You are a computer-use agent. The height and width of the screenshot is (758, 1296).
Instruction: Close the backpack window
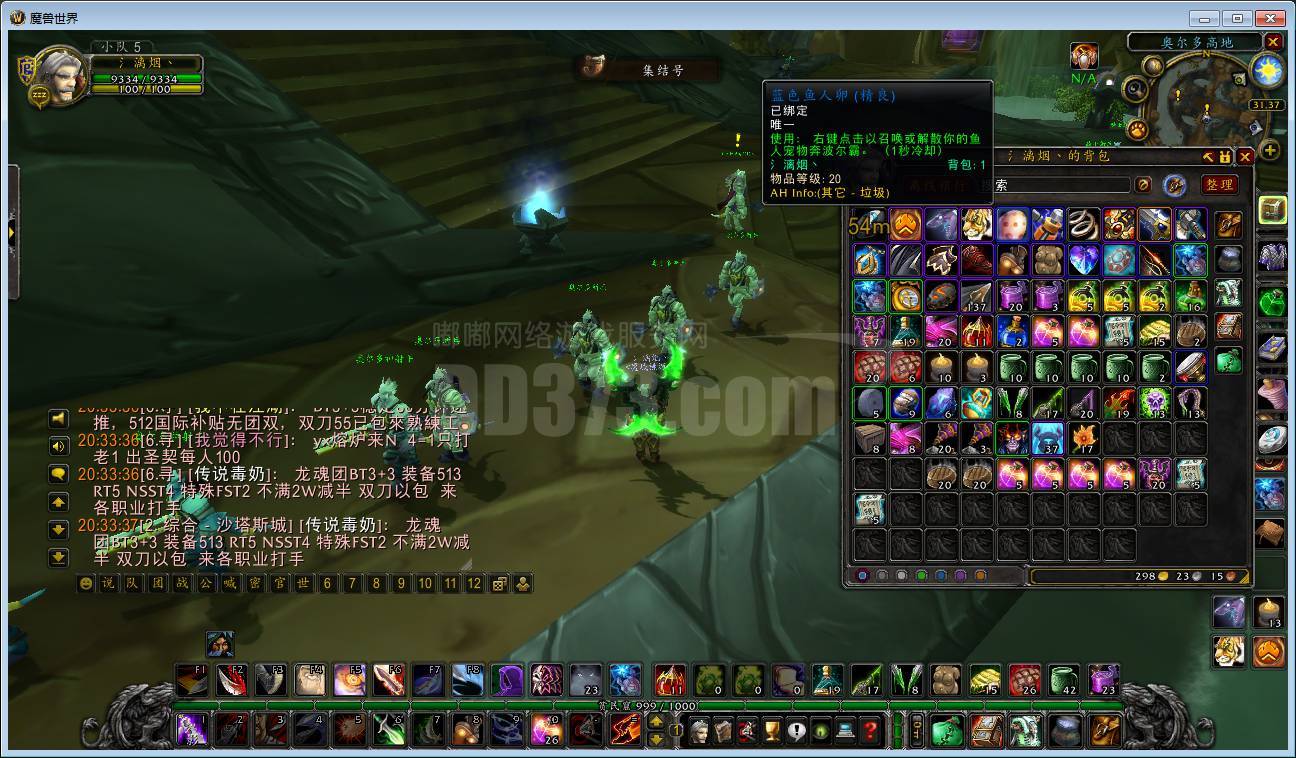(1245, 157)
